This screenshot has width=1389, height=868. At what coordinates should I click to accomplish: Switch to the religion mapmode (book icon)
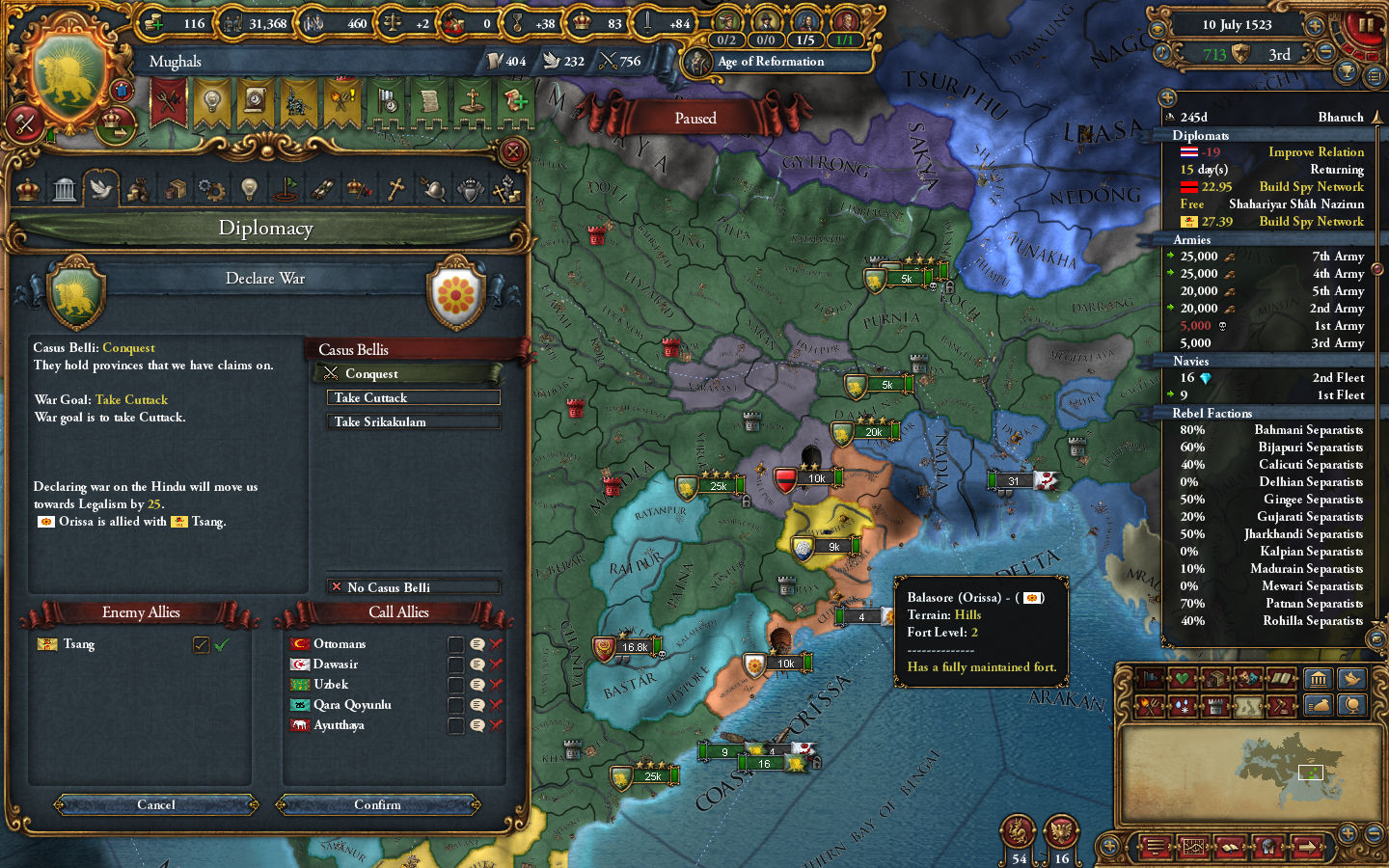click(x=1283, y=678)
